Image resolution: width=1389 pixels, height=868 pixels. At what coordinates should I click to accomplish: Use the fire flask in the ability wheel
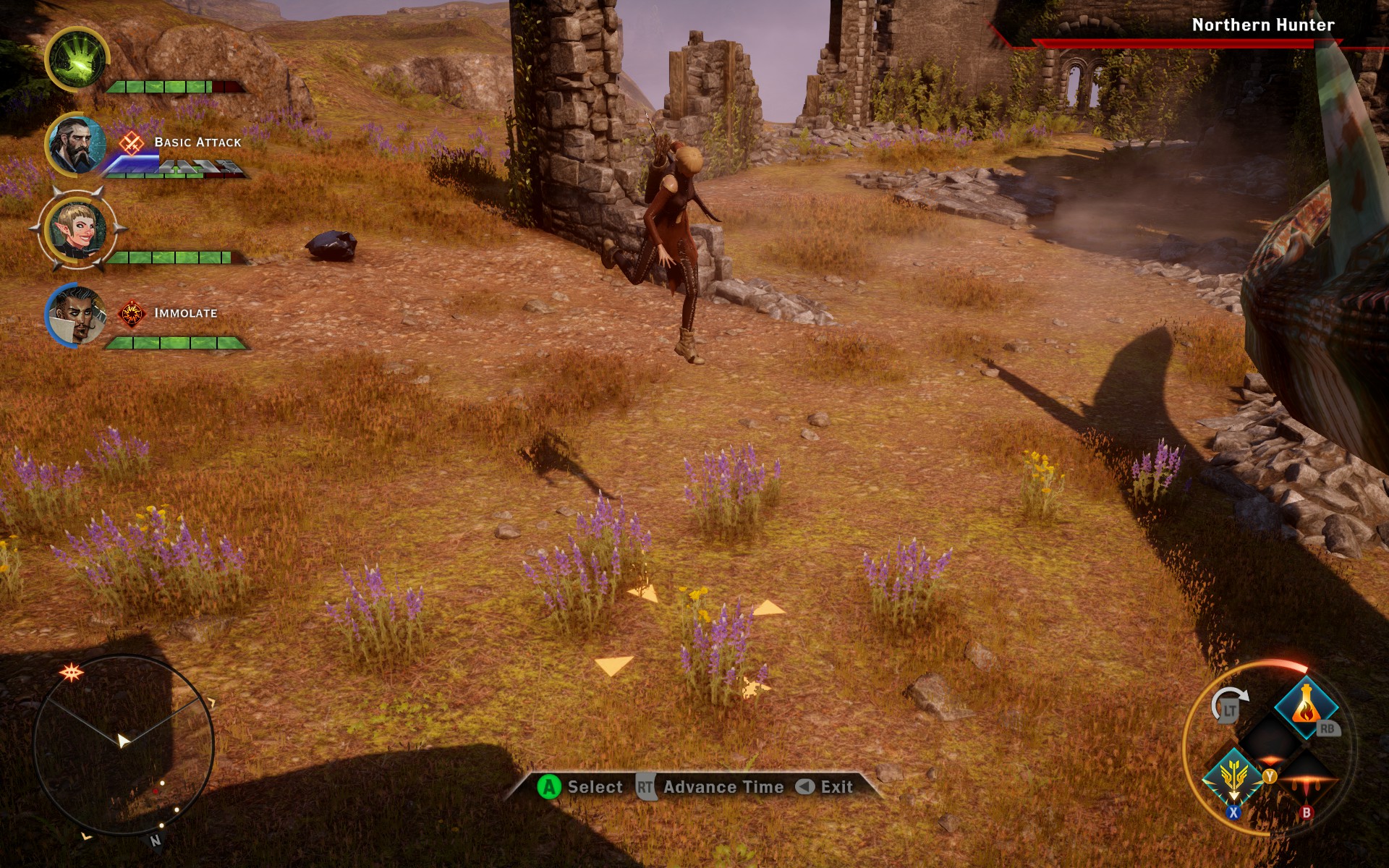(x=1305, y=705)
